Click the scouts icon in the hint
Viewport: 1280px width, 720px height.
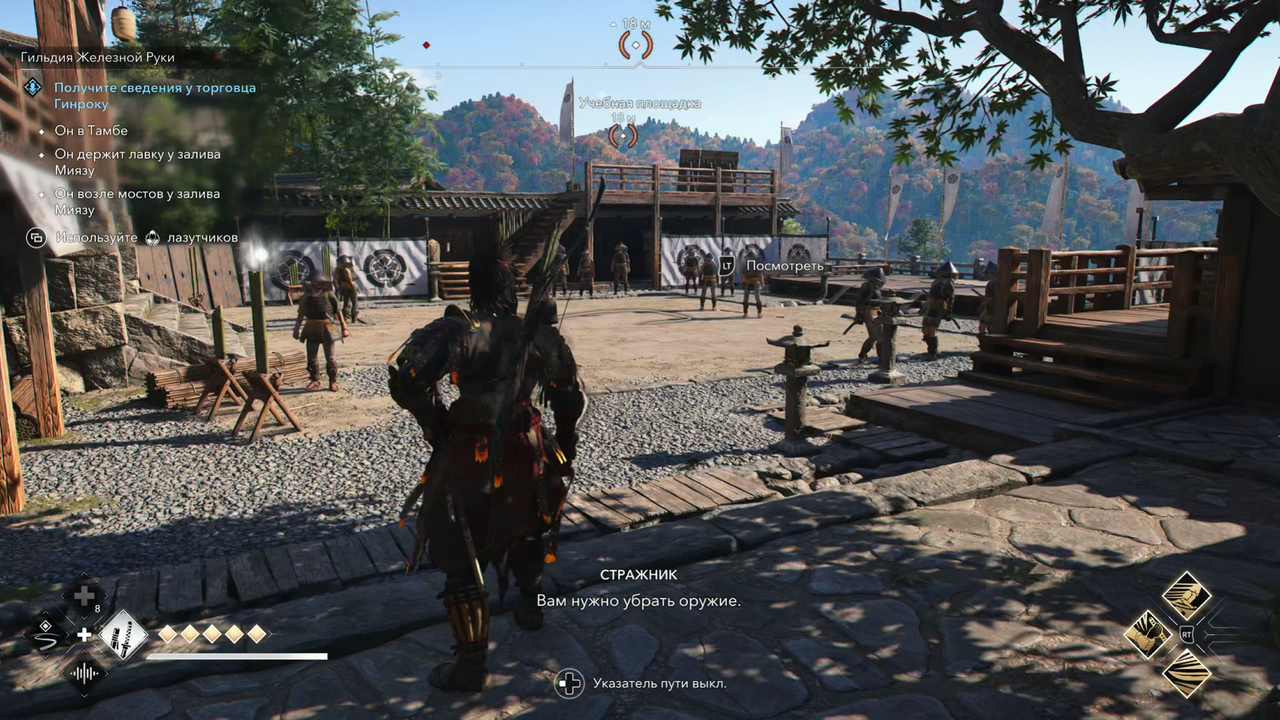pyautogui.click(x=153, y=238)
